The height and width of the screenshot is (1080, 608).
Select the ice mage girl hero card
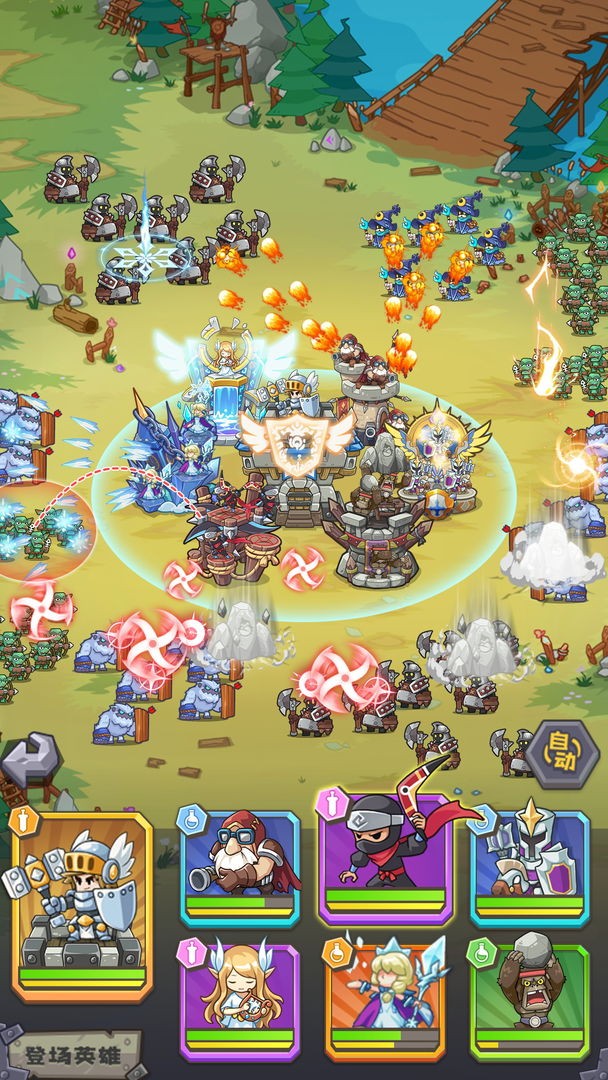[385, 997]
